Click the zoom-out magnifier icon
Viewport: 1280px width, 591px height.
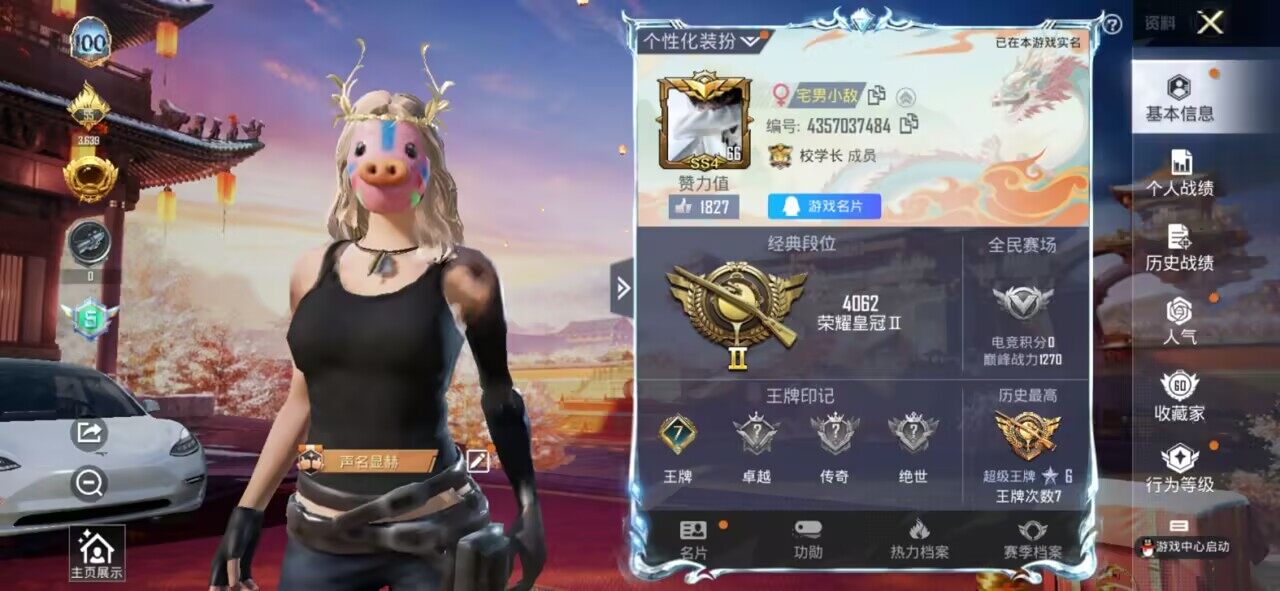(89, 484)
